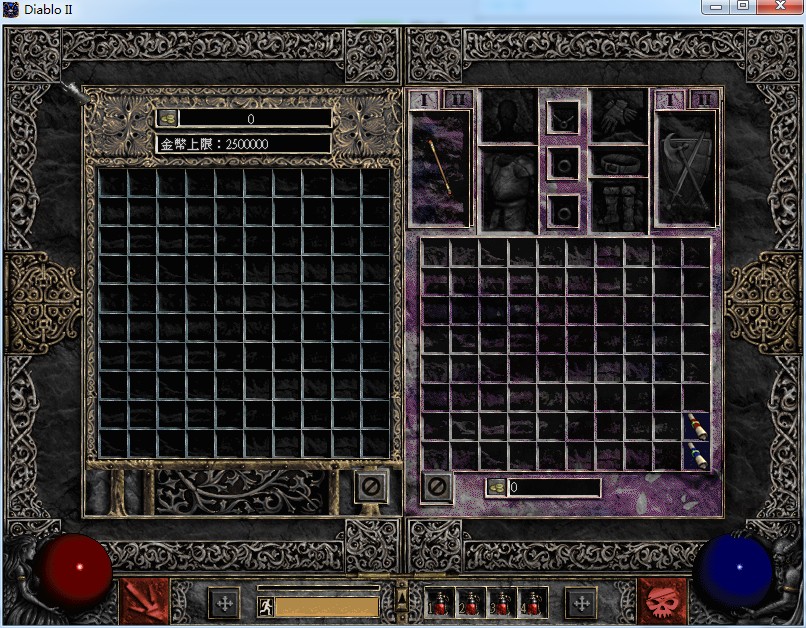This screenshot has height=628, width=806.
Task: Click the empty amulet slot
Action: tap(564, 118)
